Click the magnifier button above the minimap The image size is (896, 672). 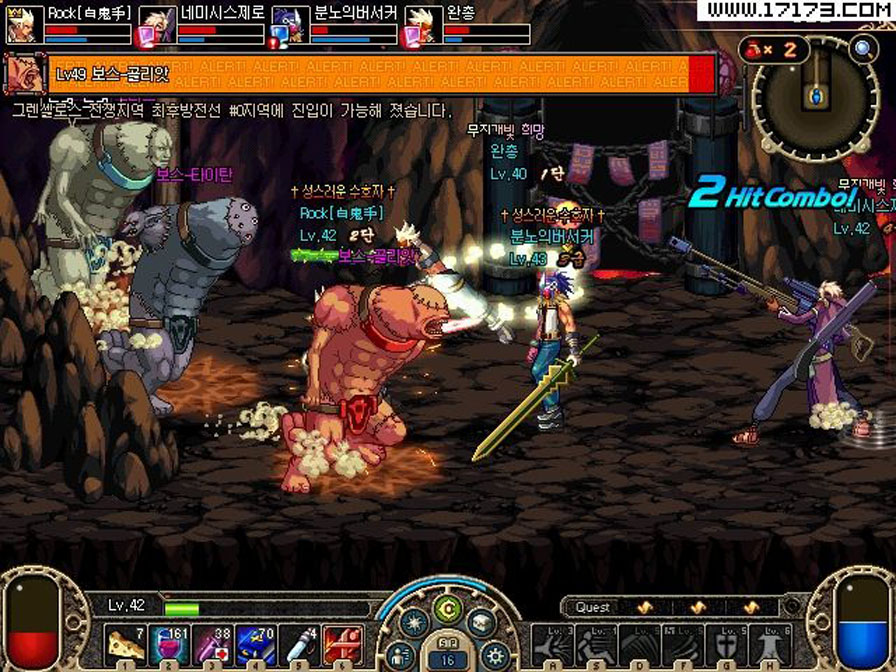[x=862, y=47]
